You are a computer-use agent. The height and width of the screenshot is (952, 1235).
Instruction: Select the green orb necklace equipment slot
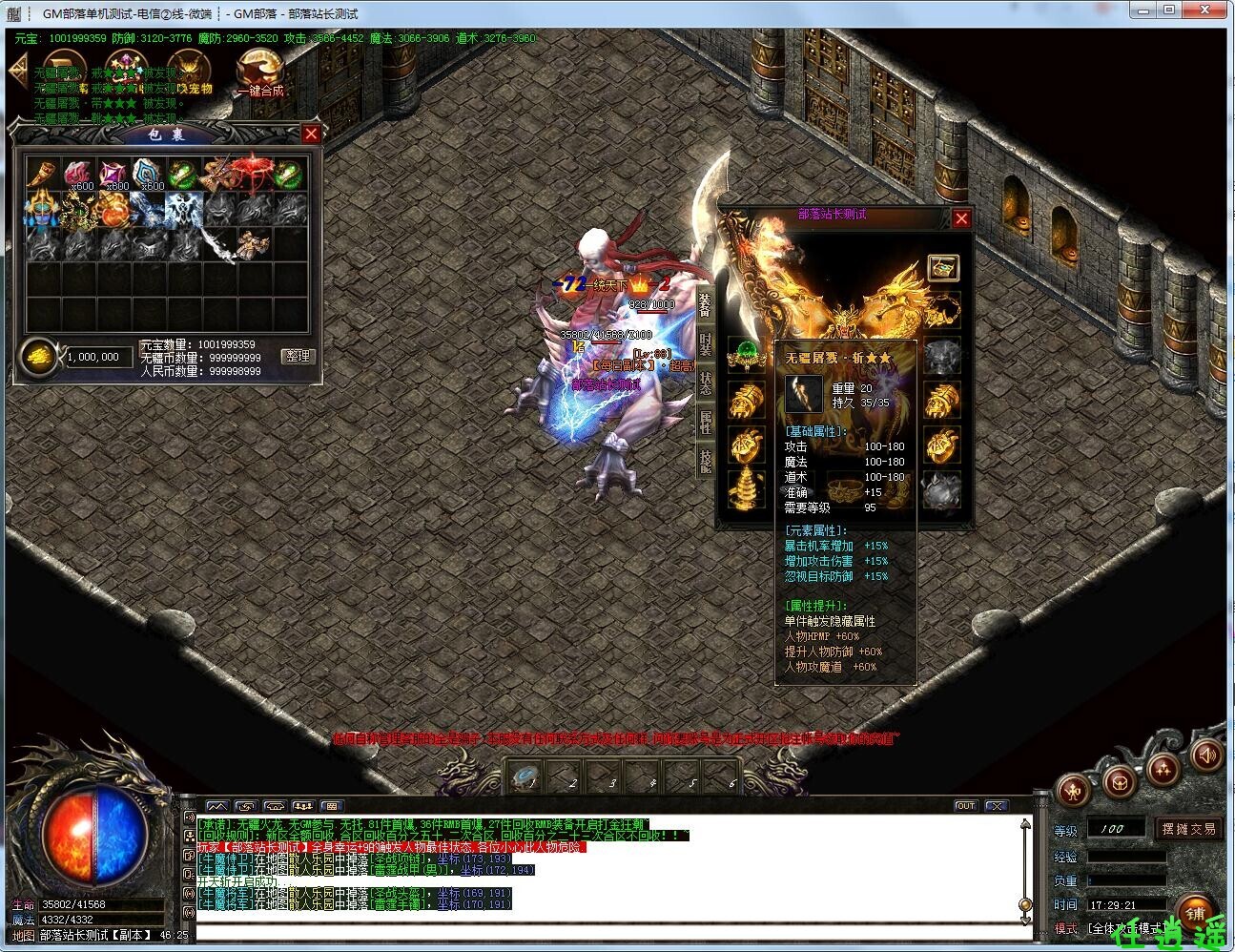click(747, 356)
